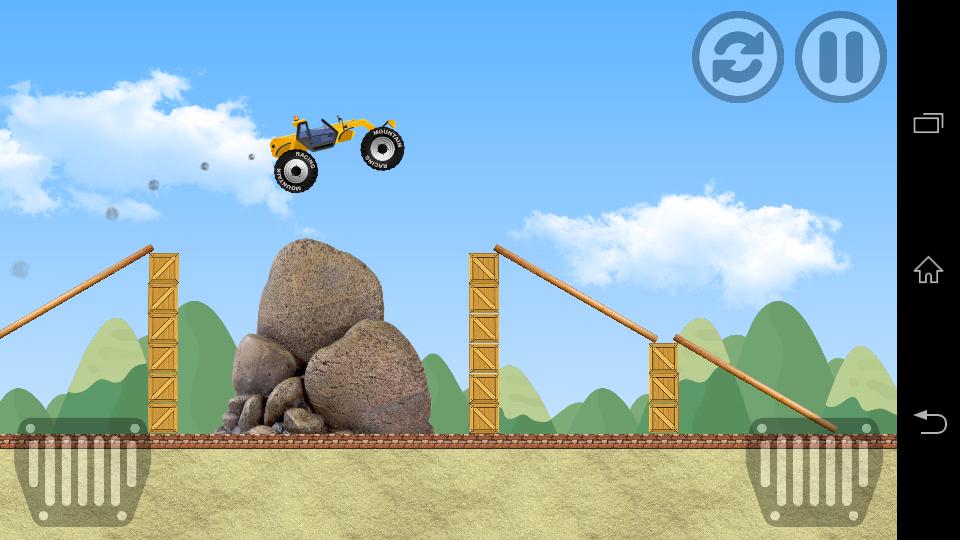
Task: Restart the level with the circular arrows button
Action: [738, 57]
